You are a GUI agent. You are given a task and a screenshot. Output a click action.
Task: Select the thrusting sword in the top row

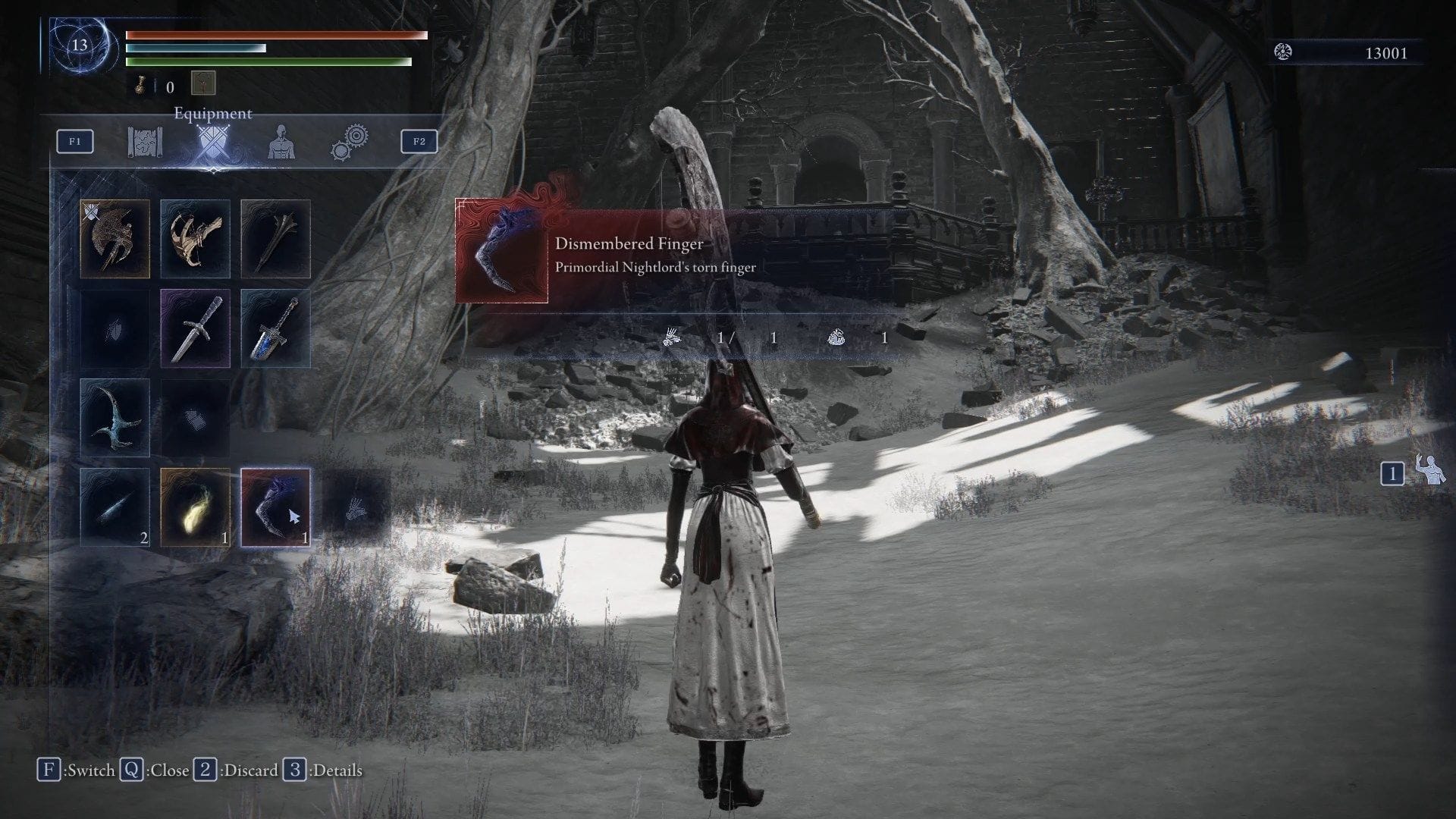tap(276, 237)
